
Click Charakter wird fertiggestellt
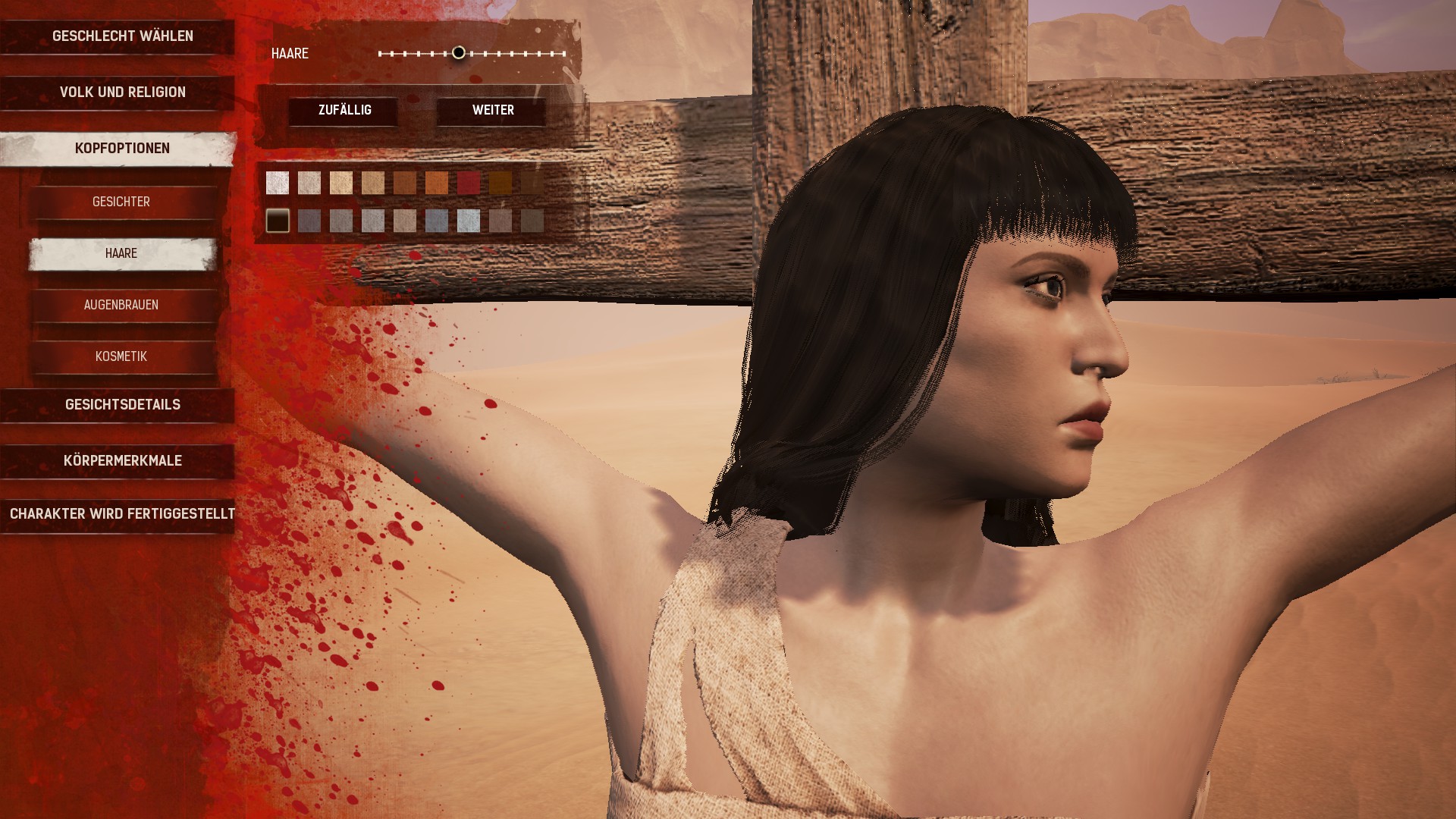(x=122, y=514)
